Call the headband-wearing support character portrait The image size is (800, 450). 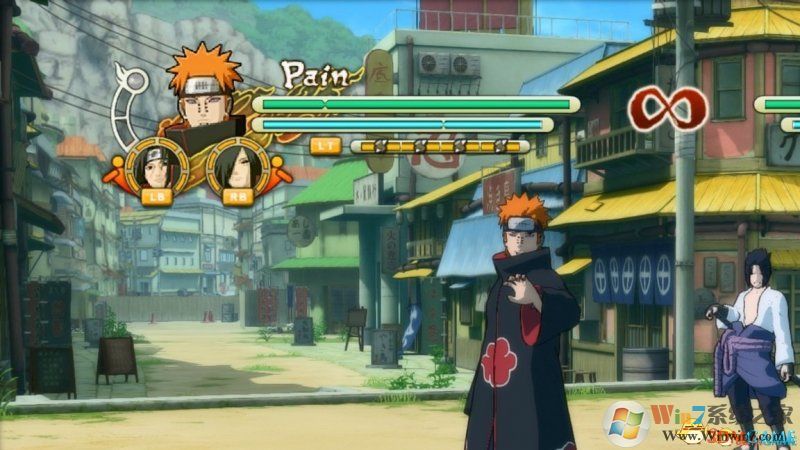click(157, 168)
